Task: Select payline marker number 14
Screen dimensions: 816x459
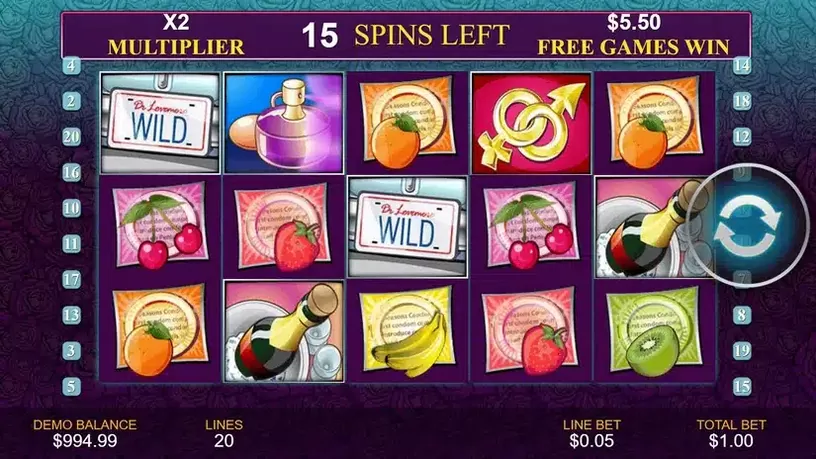Action: 742,66
